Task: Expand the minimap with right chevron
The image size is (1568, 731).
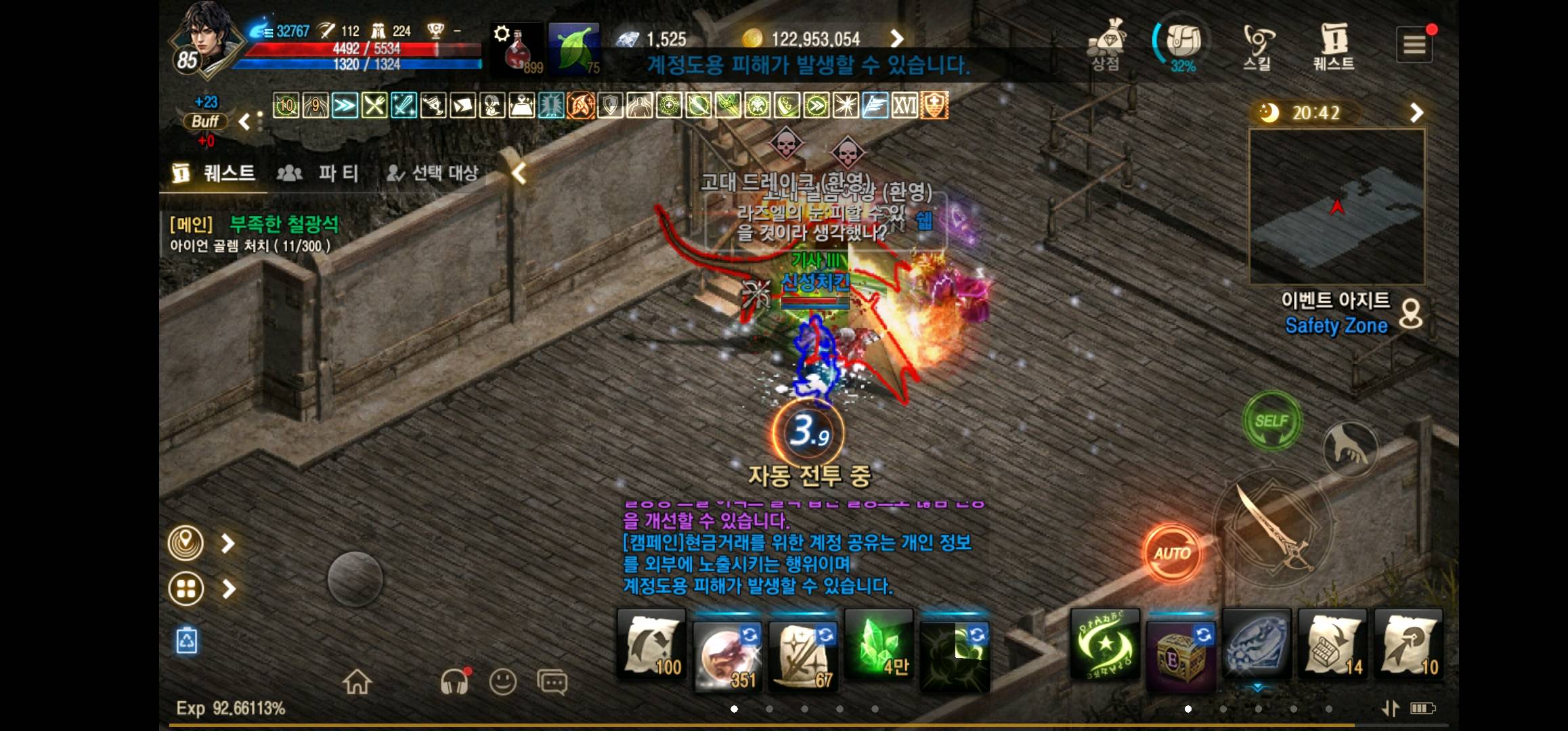Action: coord(1416,113)
